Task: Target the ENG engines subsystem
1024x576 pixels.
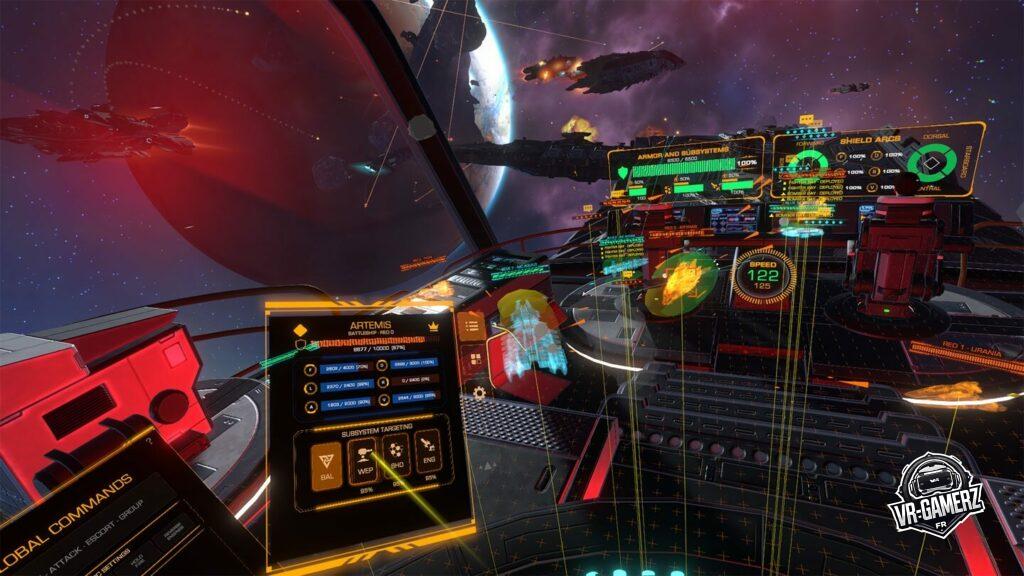Action: coord(426,452)
